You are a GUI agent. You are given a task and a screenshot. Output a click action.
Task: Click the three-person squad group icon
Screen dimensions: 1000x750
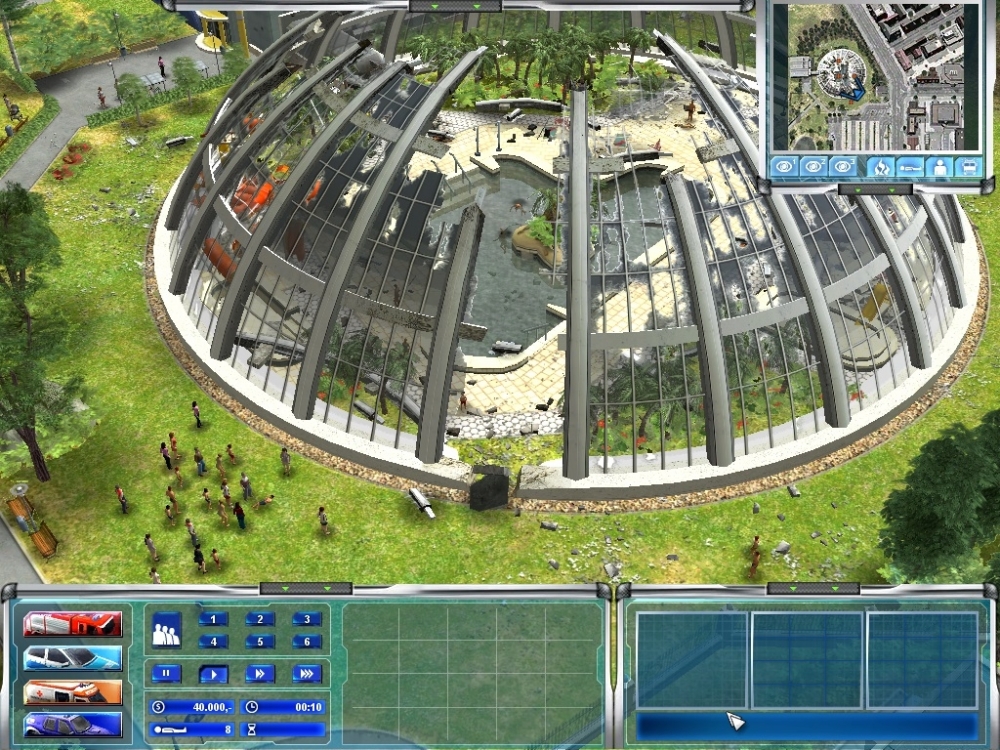click(166, 630)
